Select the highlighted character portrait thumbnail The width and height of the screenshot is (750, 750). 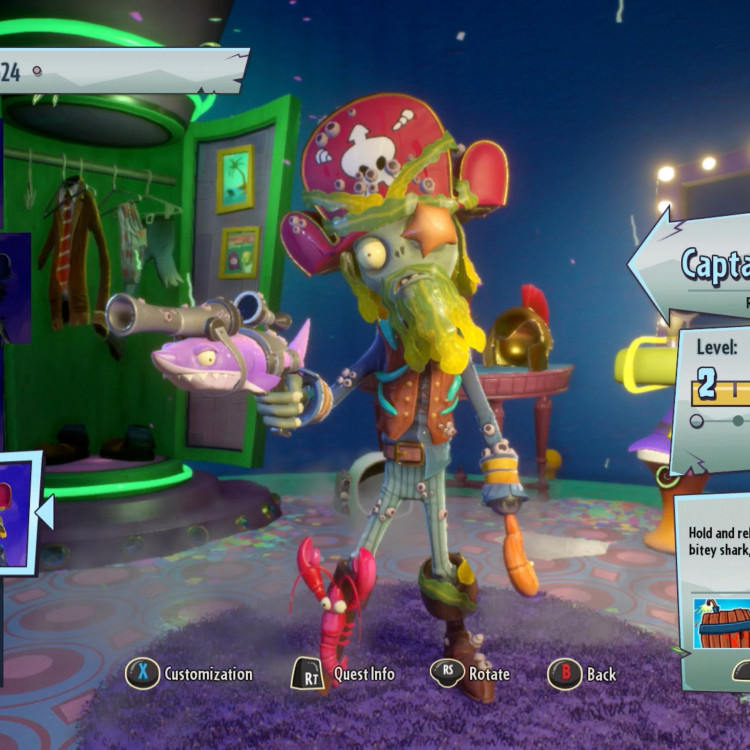coord(16,512)
